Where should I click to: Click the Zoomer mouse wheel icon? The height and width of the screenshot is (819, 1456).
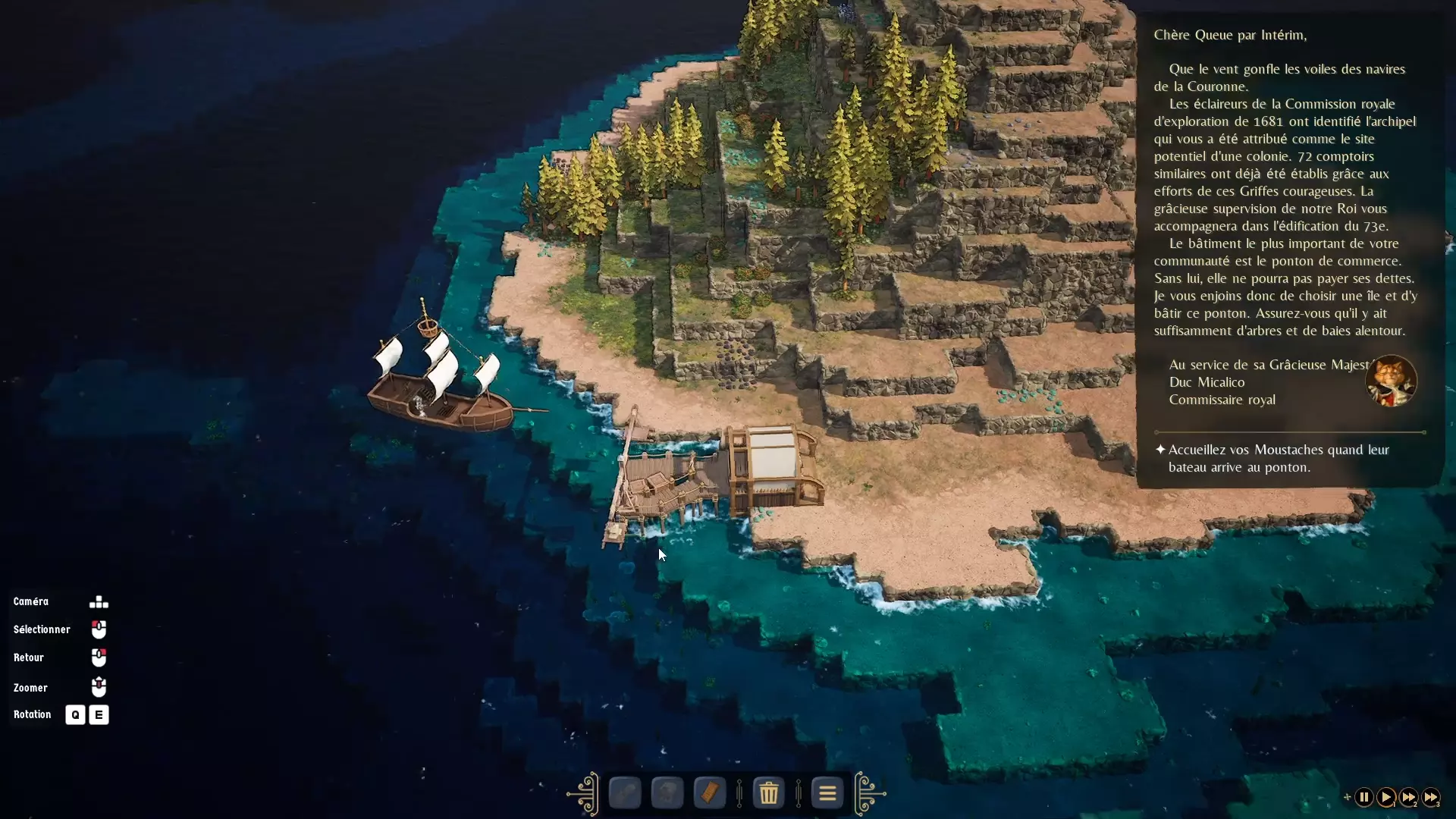pos(99,686)
